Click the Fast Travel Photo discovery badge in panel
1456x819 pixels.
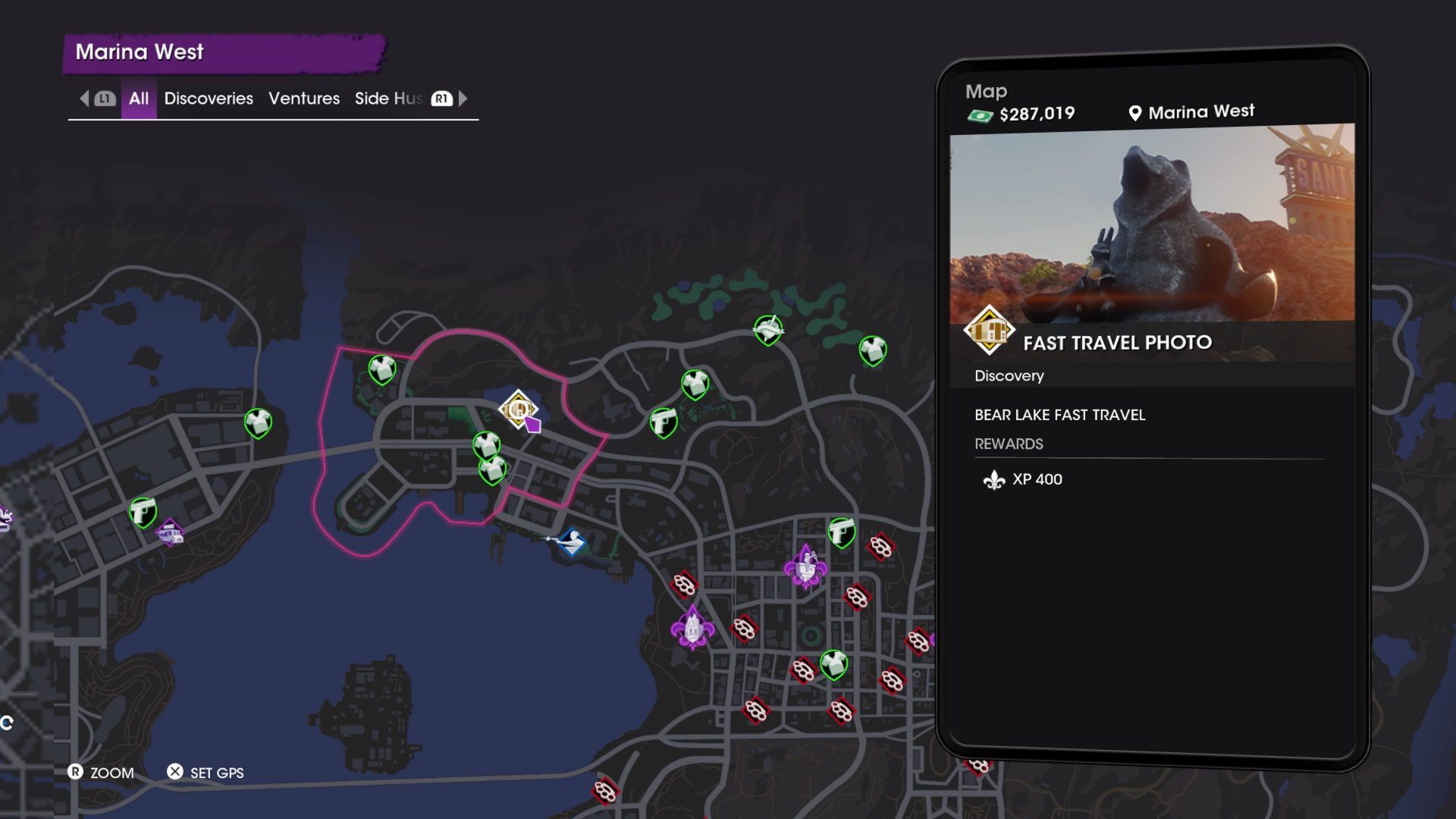[988, 330]
